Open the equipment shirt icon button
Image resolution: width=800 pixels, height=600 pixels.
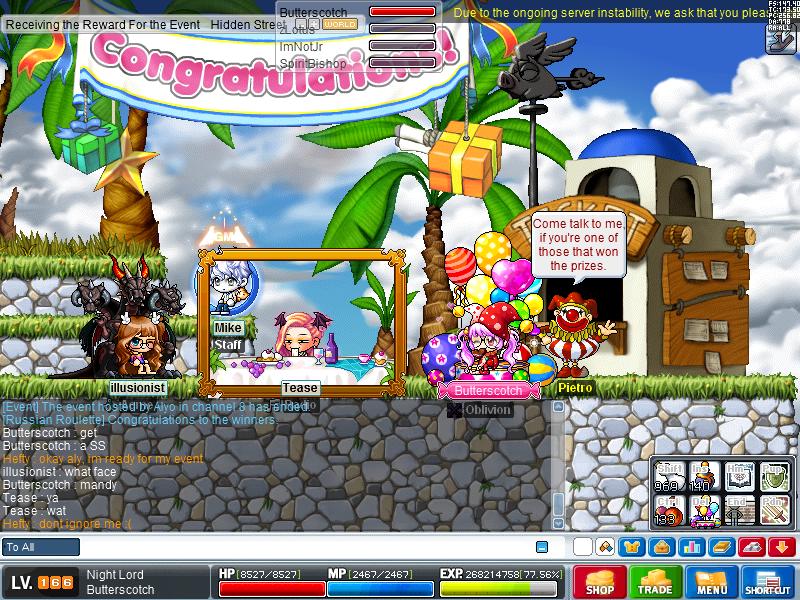(631, 547)
